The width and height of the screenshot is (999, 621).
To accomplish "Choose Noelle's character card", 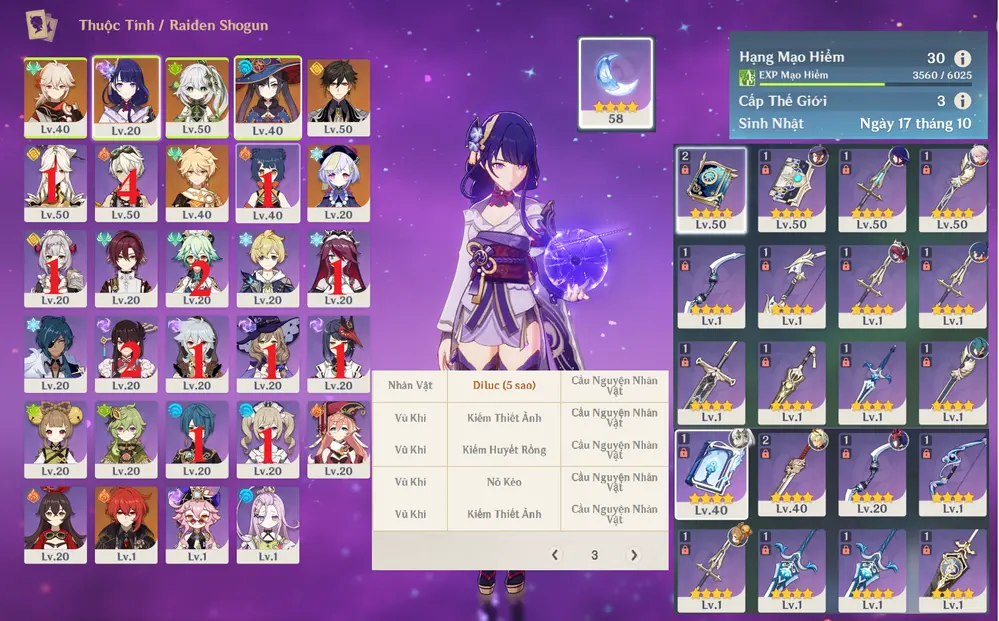I will [55, 268].
